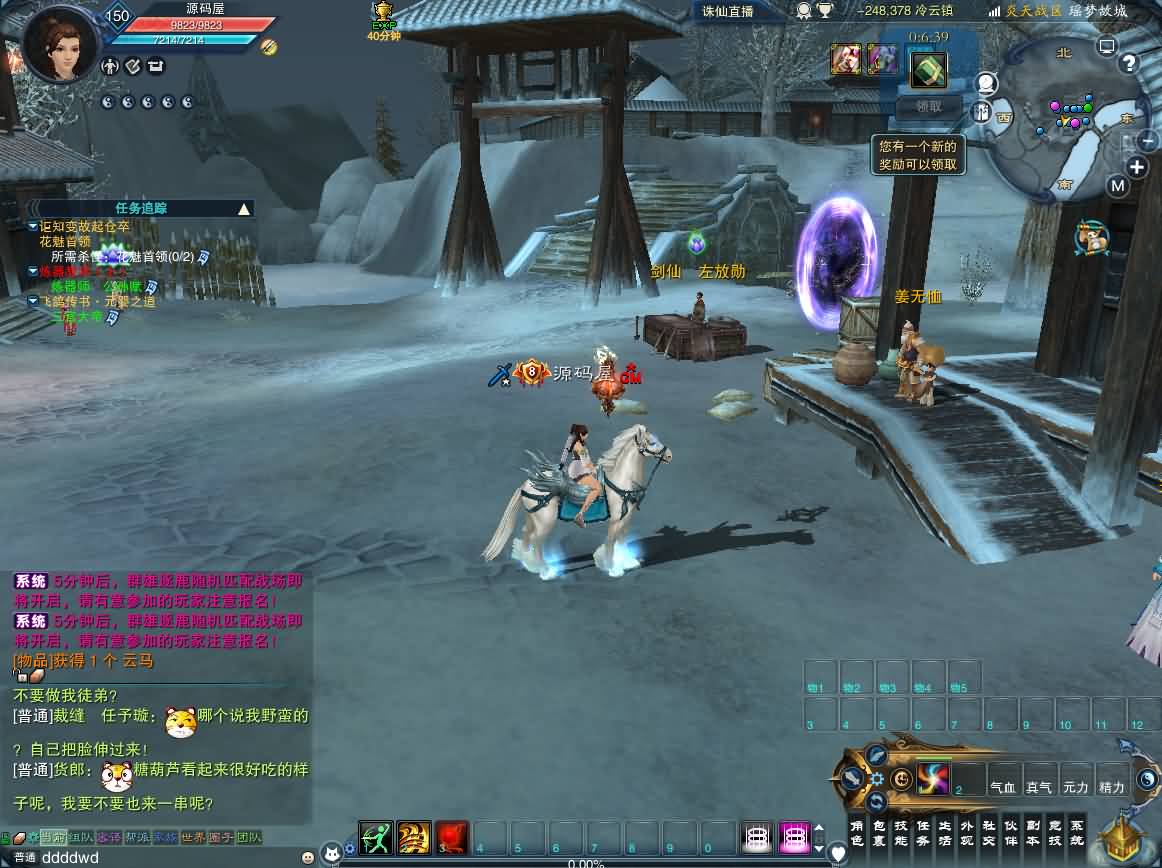This screenshot has height=868, width=1162.
Task: Zoom in the minimap with plus button
Action: coord(1138,167)
